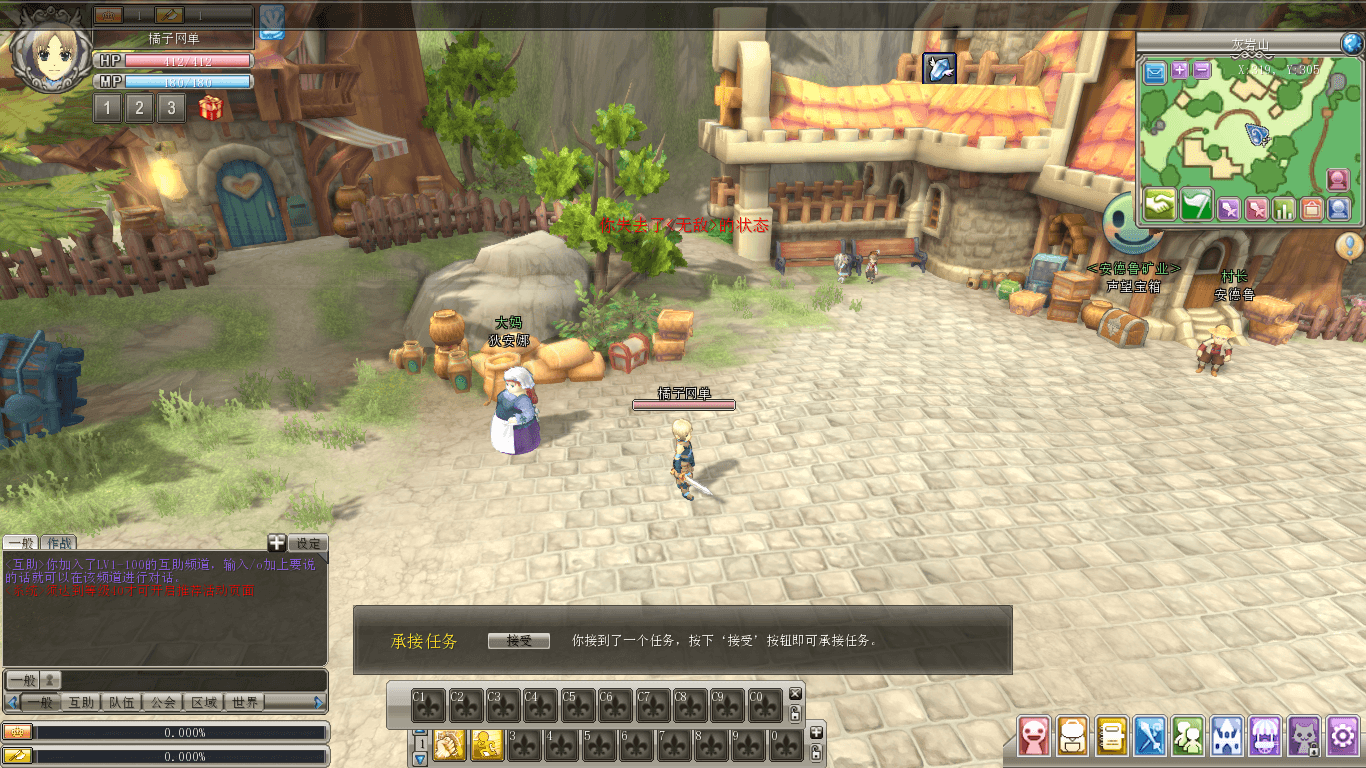Click the minimap zoom-in plus button
Image resolution: width=1366 pixels, height=768 pixels.
pos(1180,70)
